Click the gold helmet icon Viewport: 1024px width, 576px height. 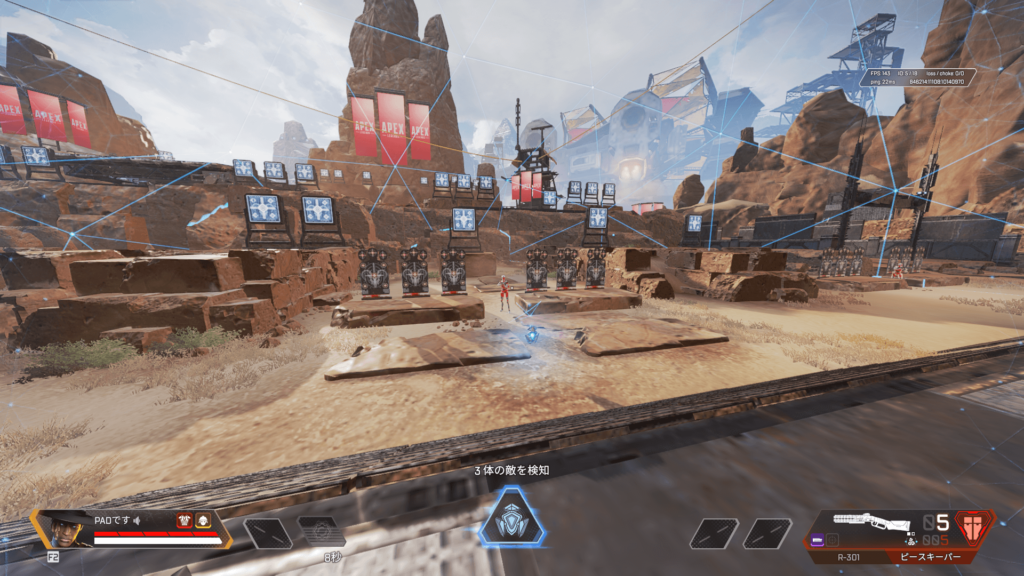click(202, 520)
